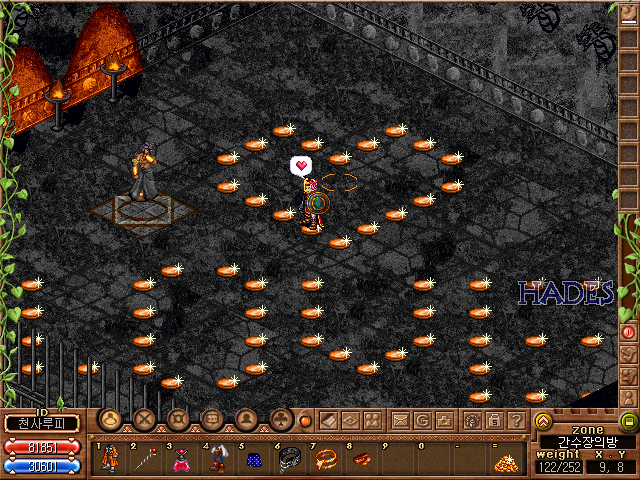The width and height of the screenshot is (640, 480).
Task: Select the white-haired figure in slot 4
Action: tap(217, 460)
